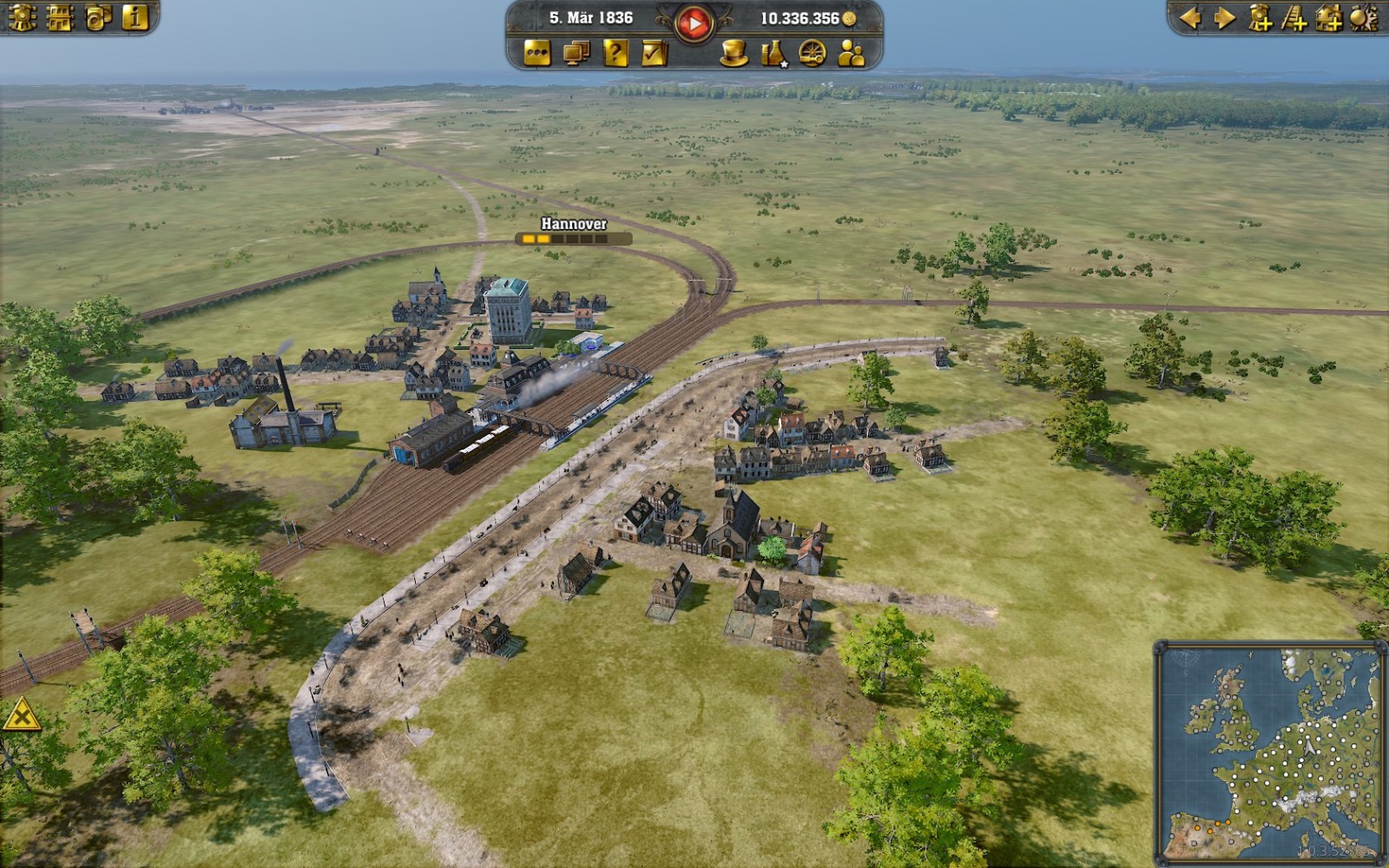
Task: Select the build building tool
Action: pyautogui.click(x=1329, y=17)
